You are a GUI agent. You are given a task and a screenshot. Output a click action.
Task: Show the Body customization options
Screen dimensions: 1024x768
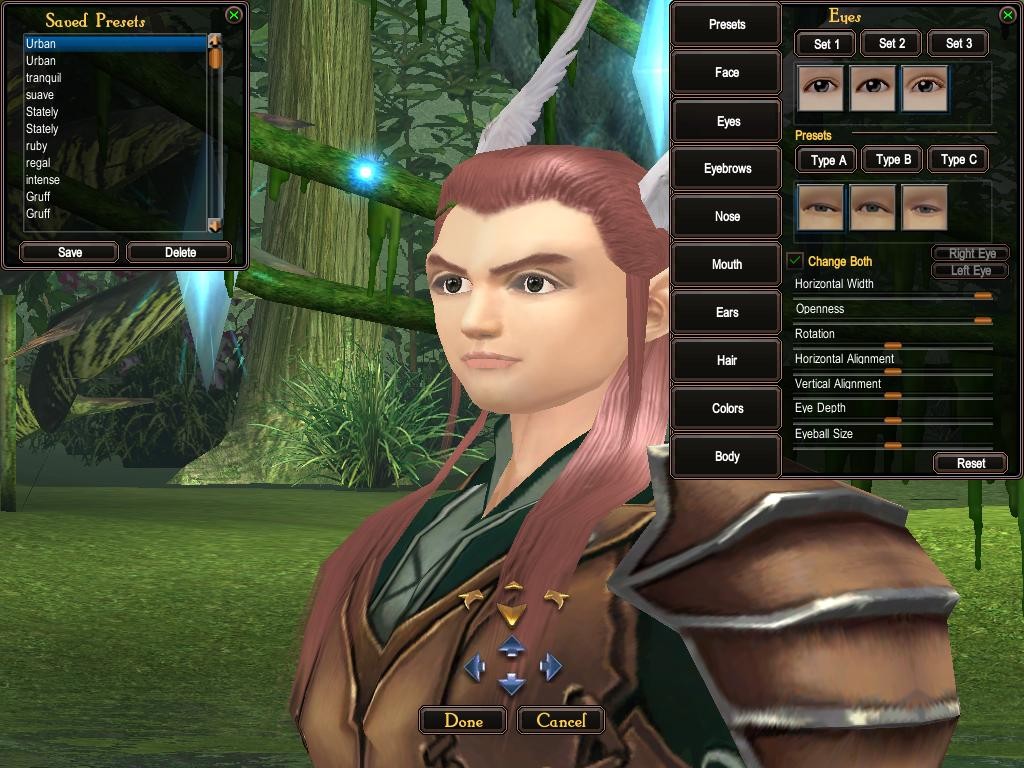[727, 456]
